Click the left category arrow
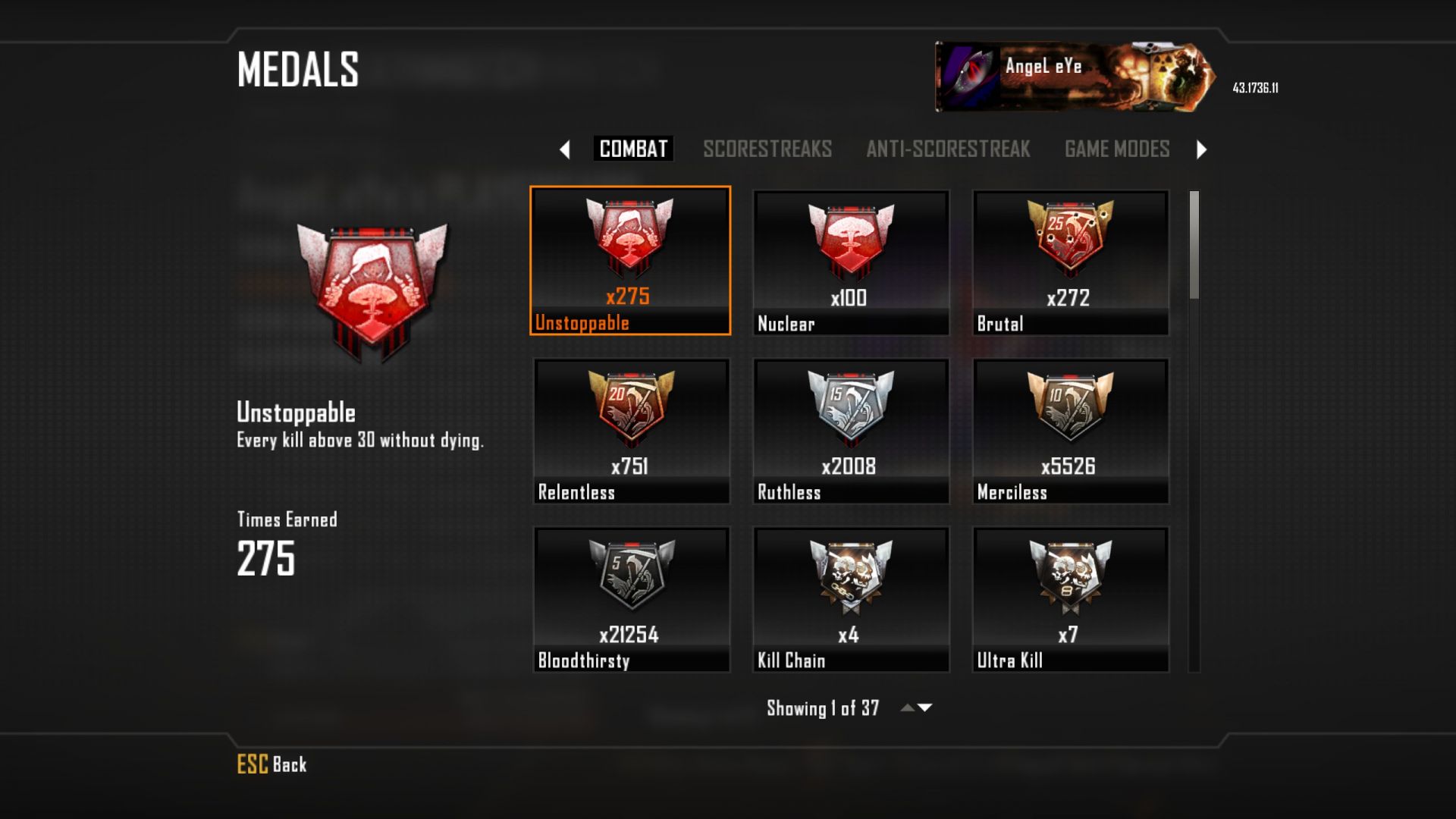 [x=564, y=149]
